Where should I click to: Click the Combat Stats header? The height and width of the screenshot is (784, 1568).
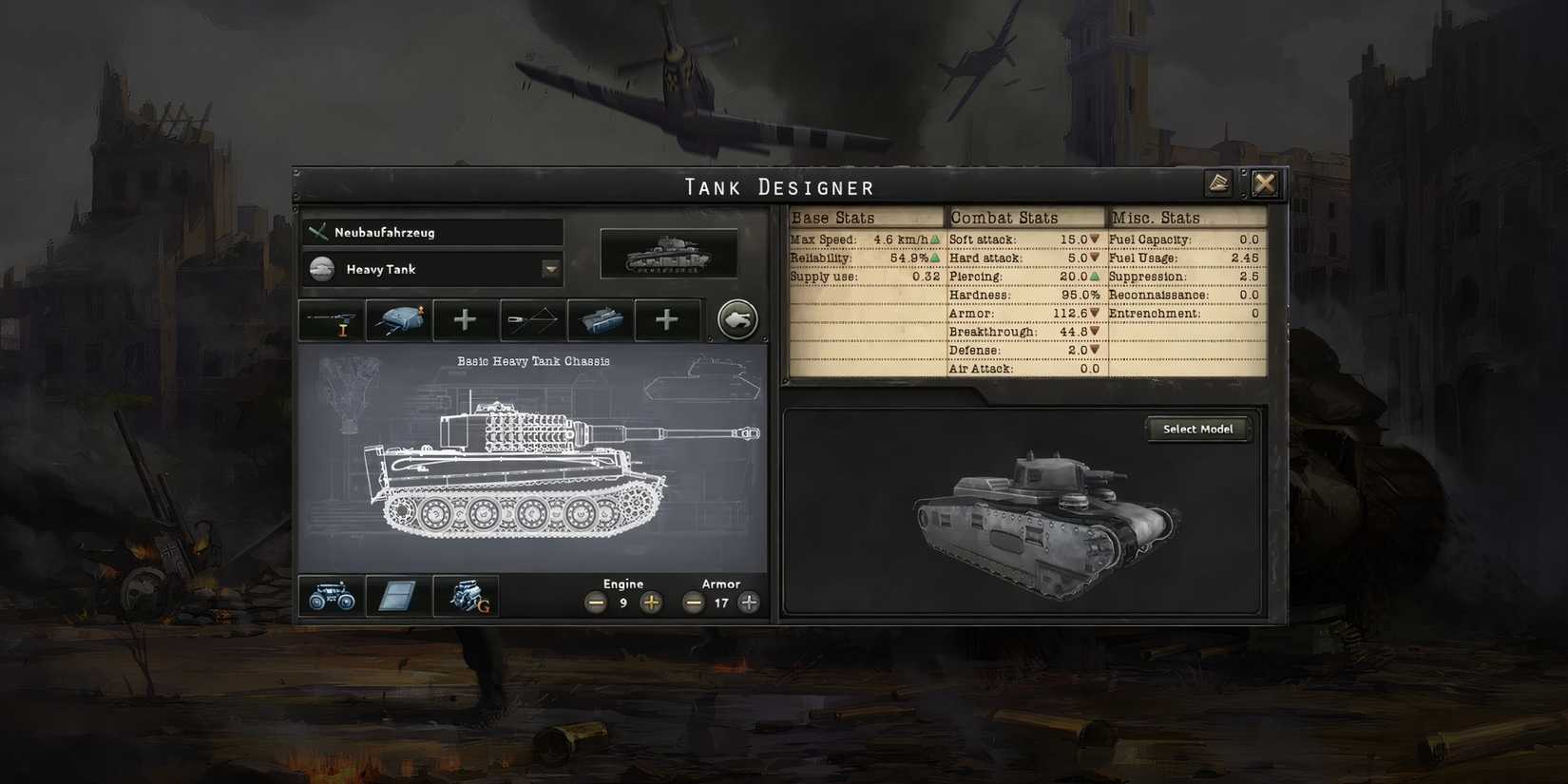(x=1005, y=217)
